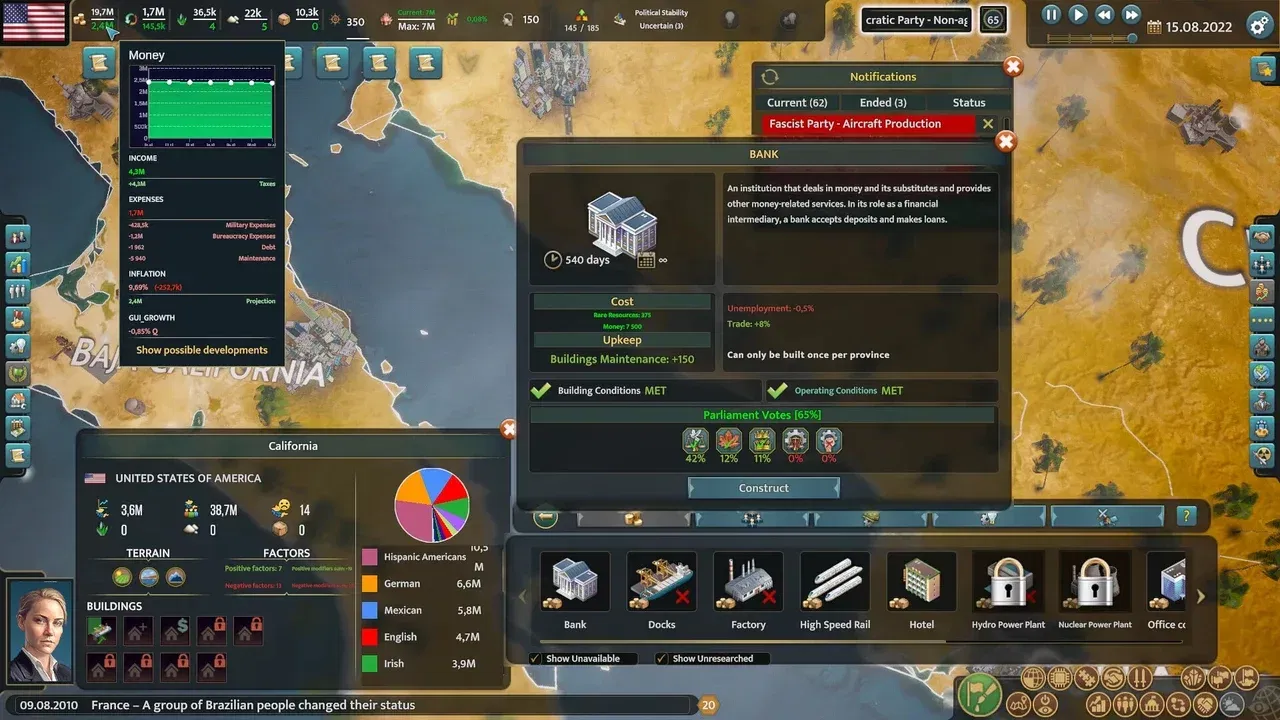Expand Show possible developments in Money panel
This screenshot has height=720, width=1280.
[202, 350]
